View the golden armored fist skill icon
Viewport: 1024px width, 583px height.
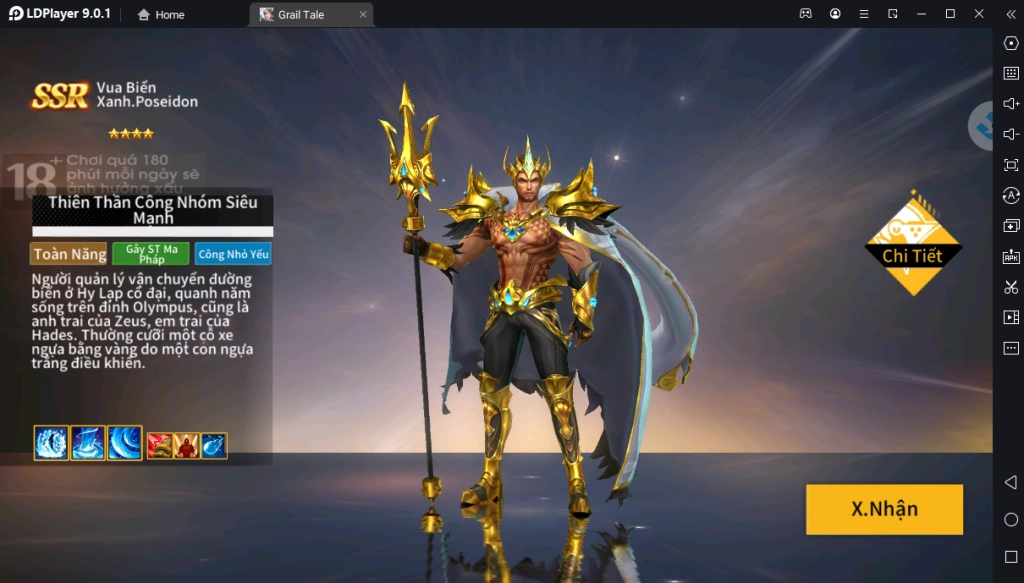pos(160,446)
